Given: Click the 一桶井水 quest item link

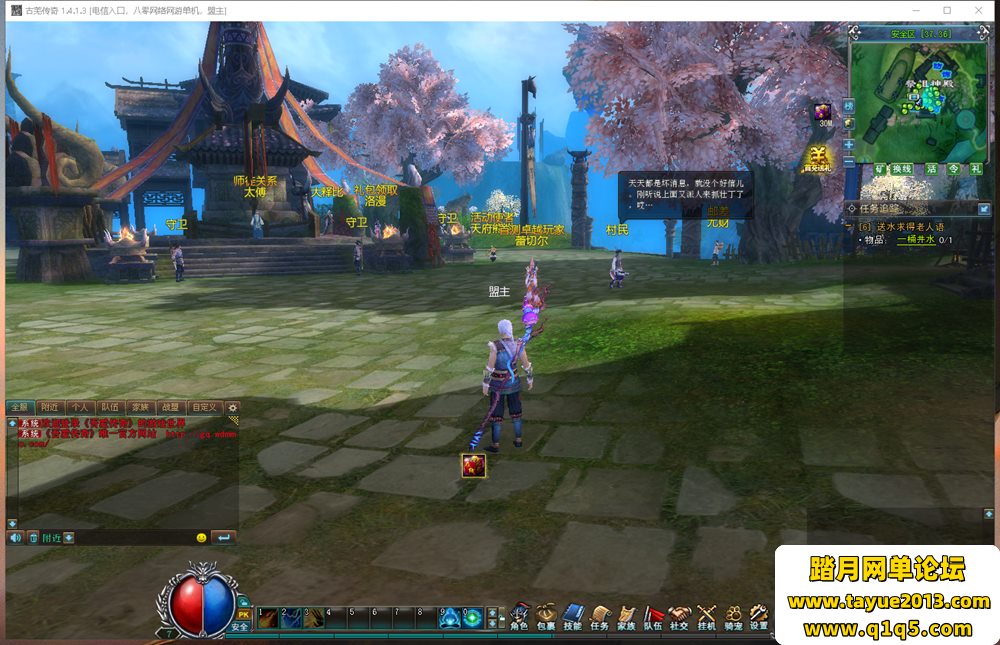Looking at the screenshot, I should tap(915, 240).
